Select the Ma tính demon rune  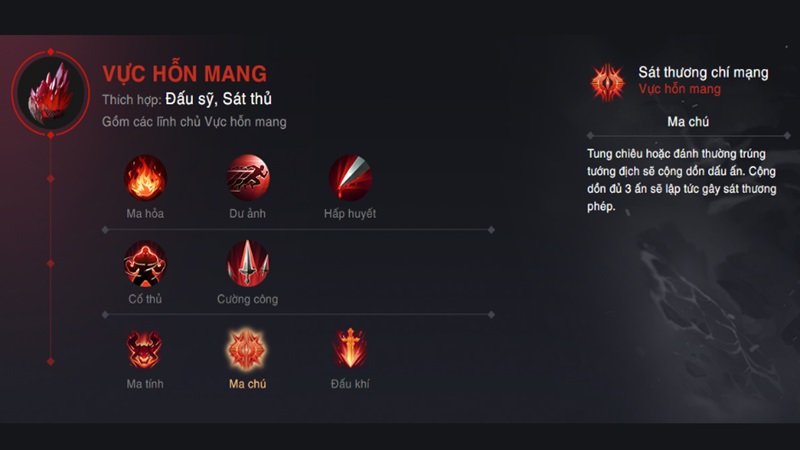(x=145, y=349)
